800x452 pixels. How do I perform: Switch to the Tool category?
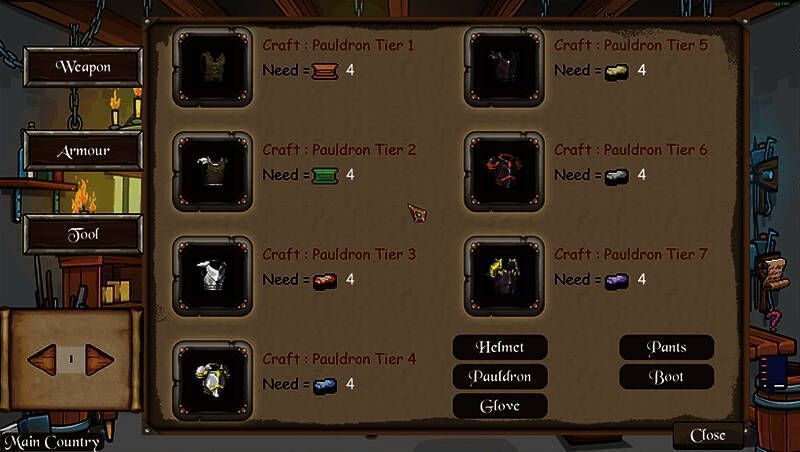pyautogui.click(x=83, y=233)
